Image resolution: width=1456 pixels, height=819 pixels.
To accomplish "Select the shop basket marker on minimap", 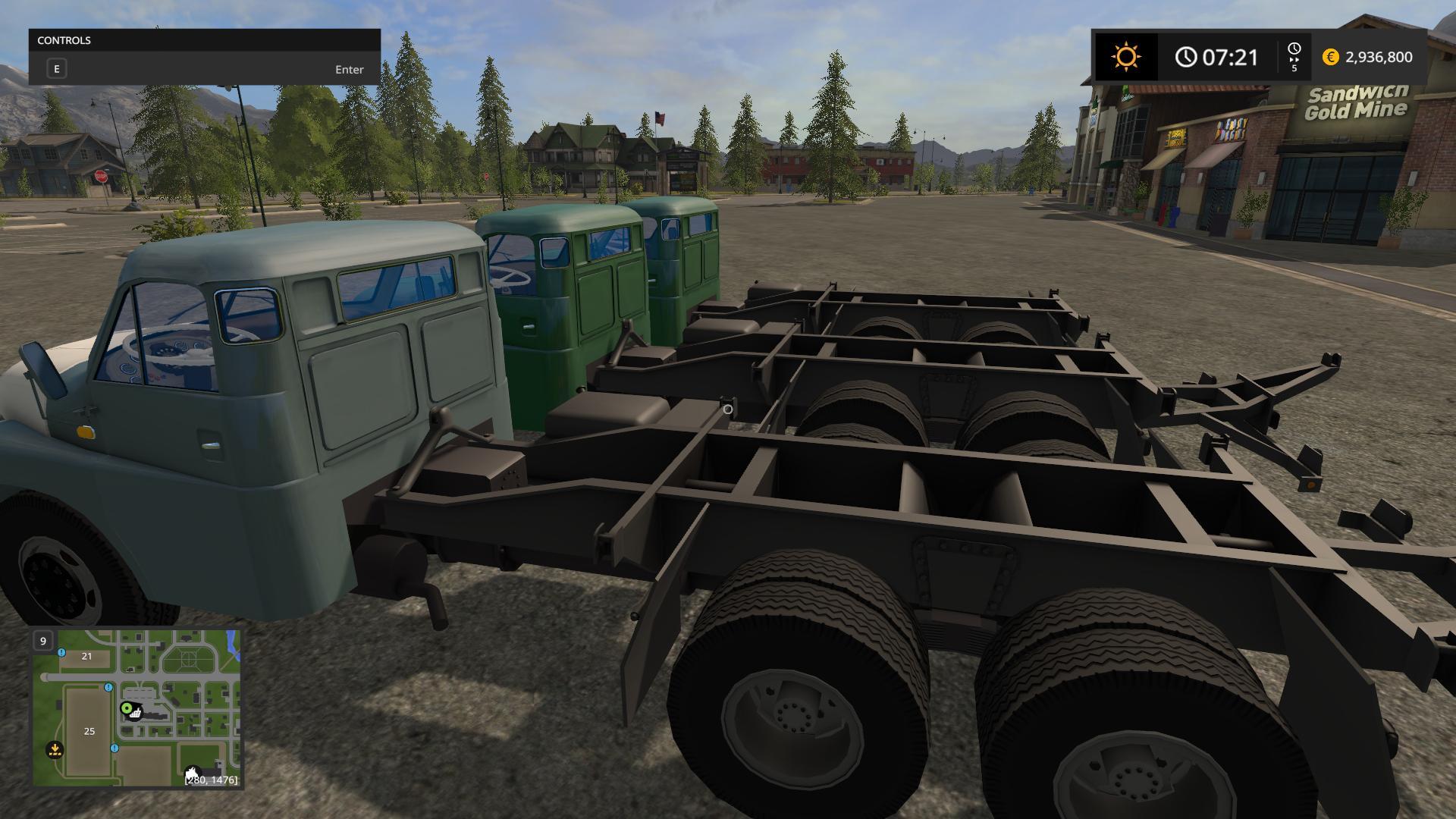I will click(136, 713).
